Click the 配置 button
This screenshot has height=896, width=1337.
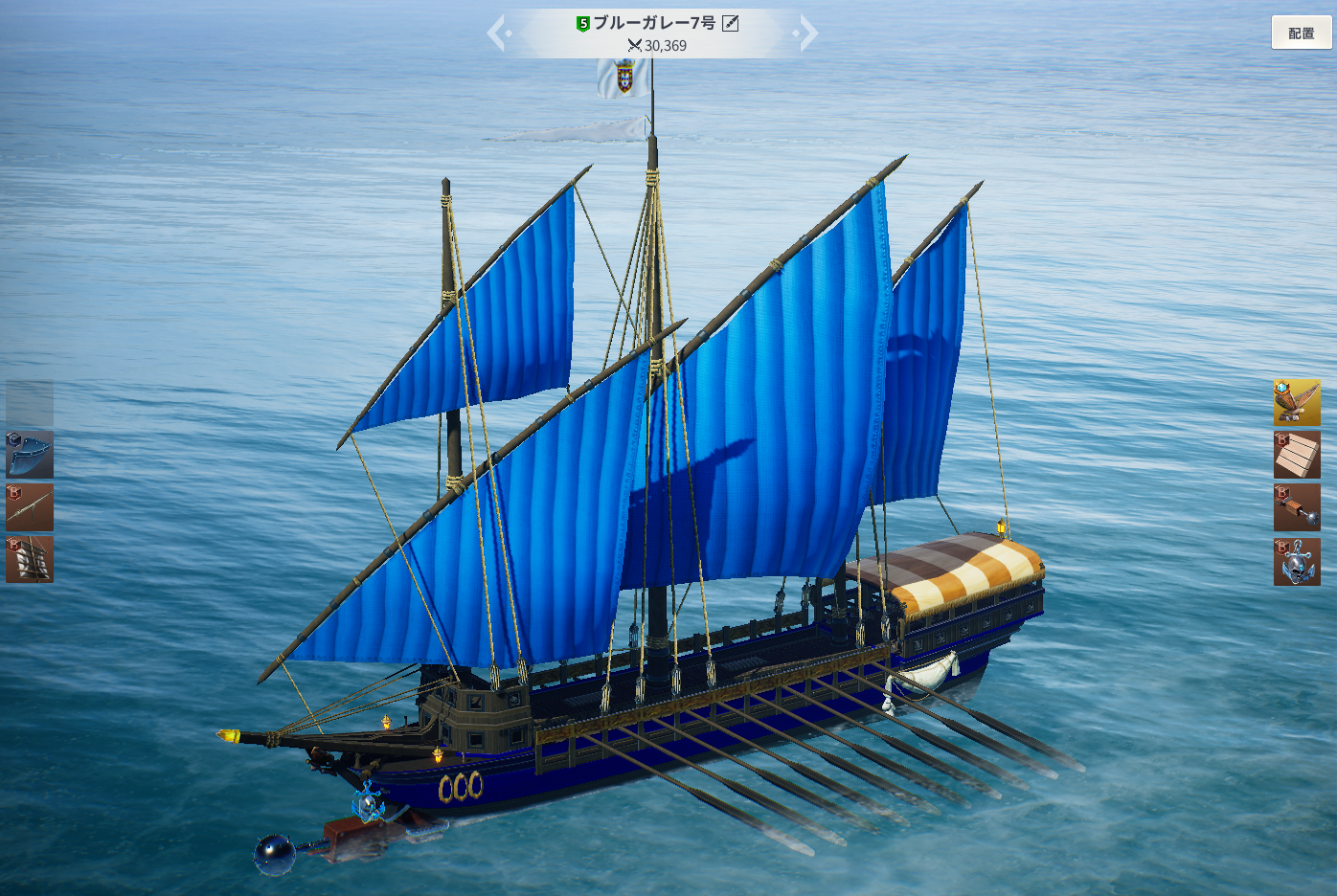(1301, 34)
